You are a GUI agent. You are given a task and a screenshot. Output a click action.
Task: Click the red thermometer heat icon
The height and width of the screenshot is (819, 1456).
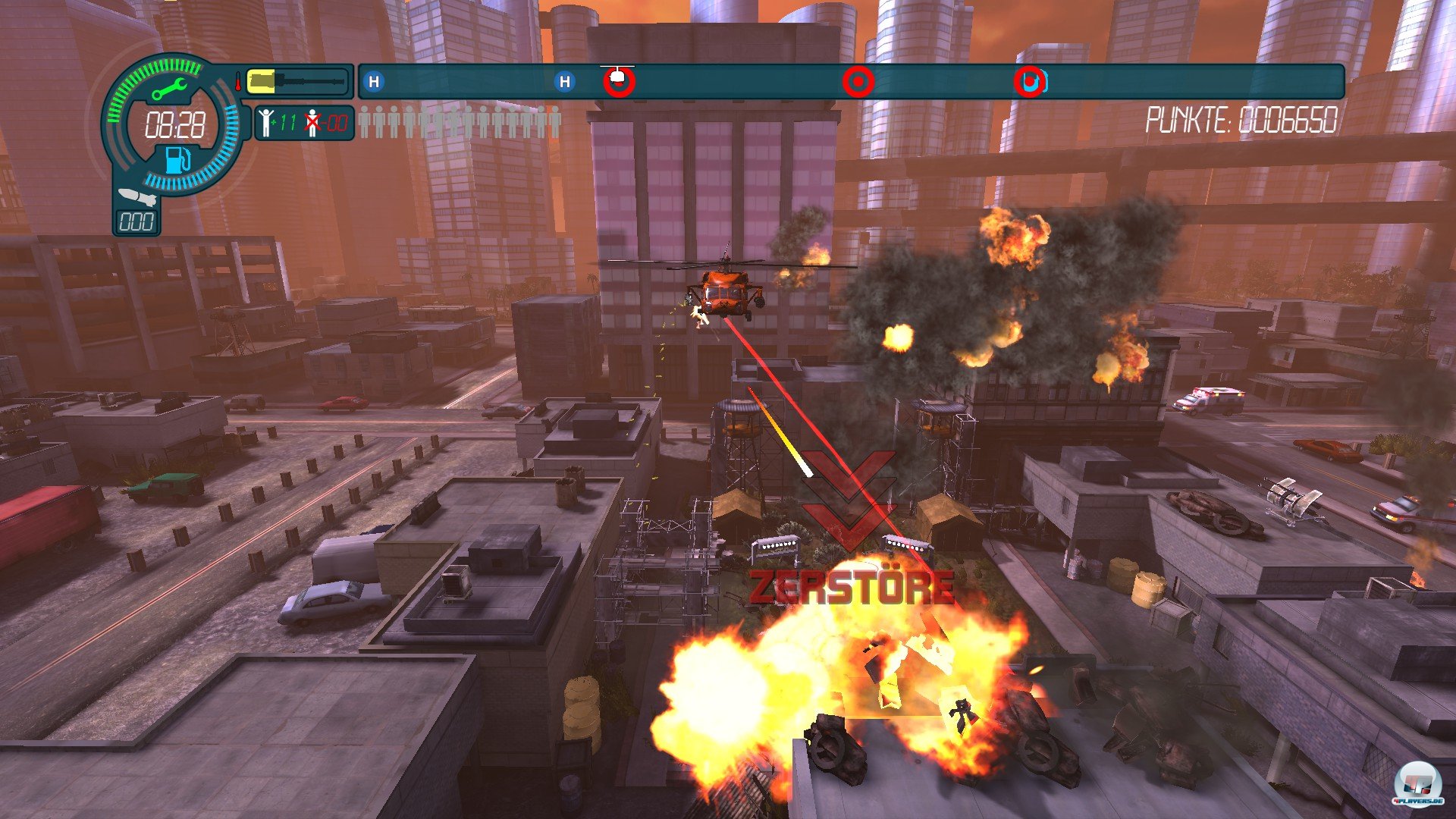click(x=238, y=81)
